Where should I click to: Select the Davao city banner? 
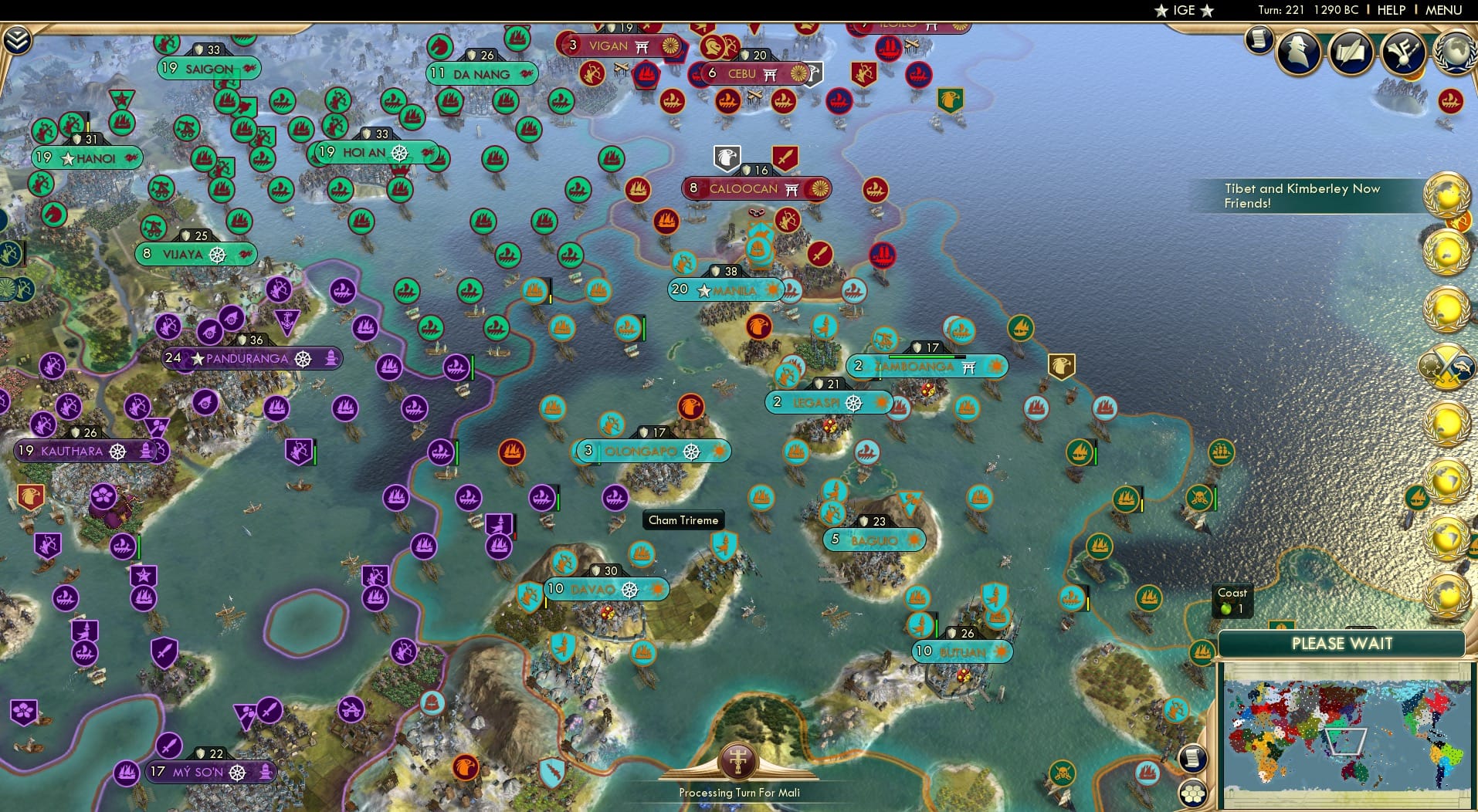(x=606, y=589)
